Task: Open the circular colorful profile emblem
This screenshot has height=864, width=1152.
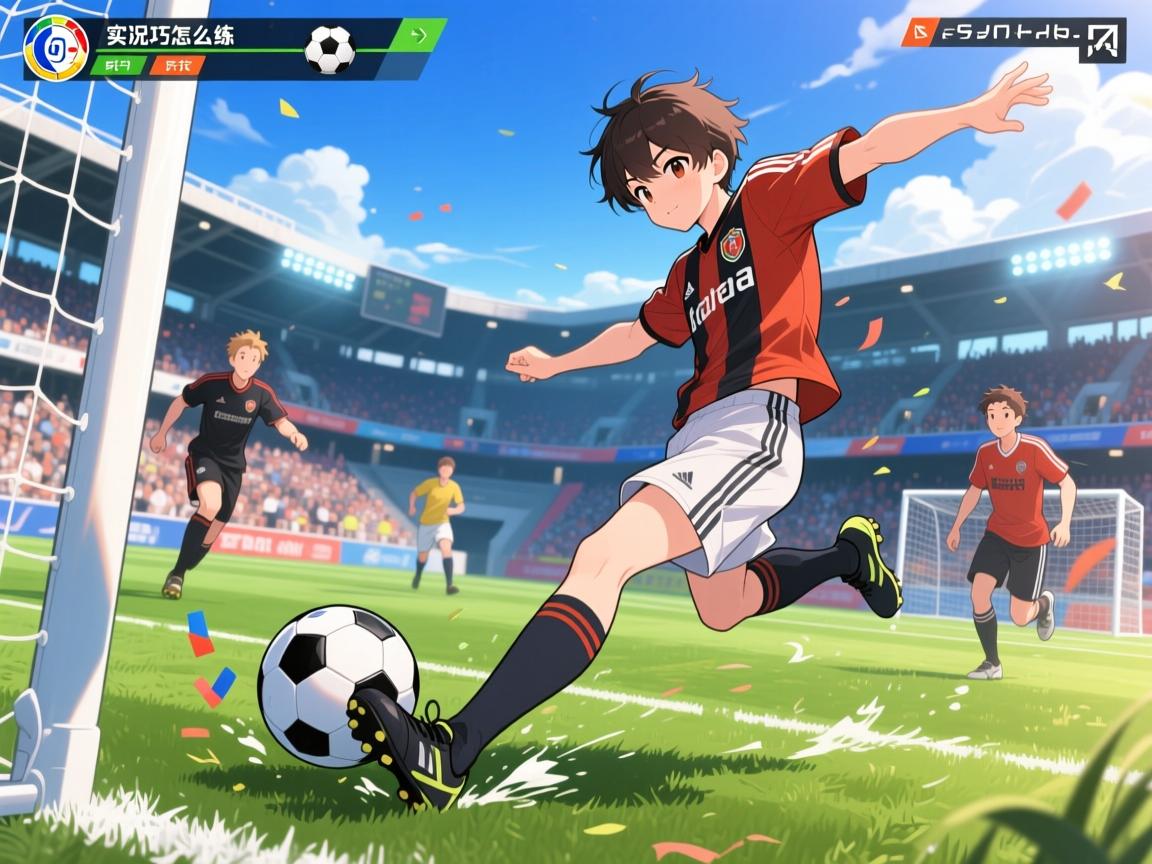Action: coord(56,48)
